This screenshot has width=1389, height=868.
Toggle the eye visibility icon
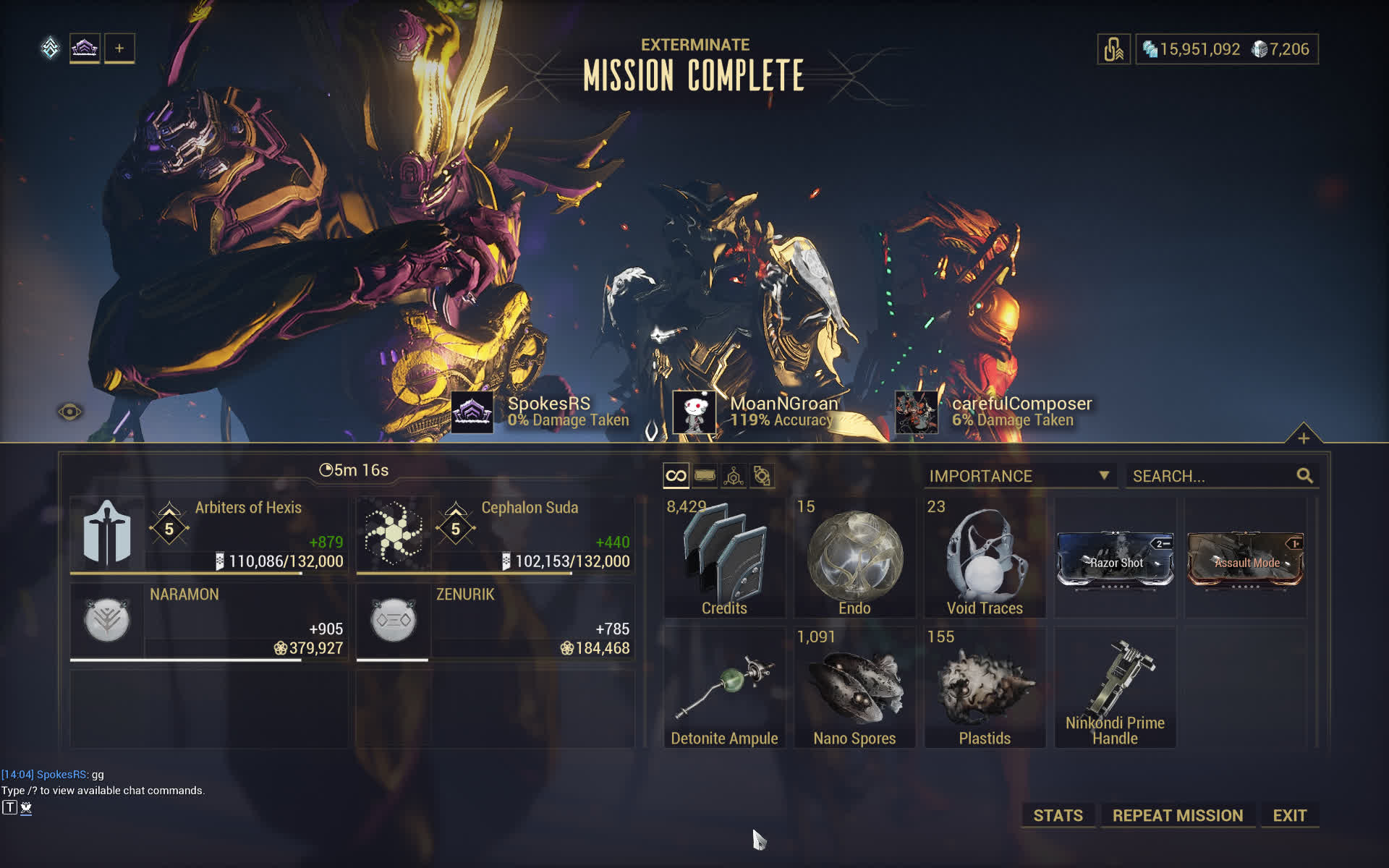pyautogui.click(x=69, y=412)
